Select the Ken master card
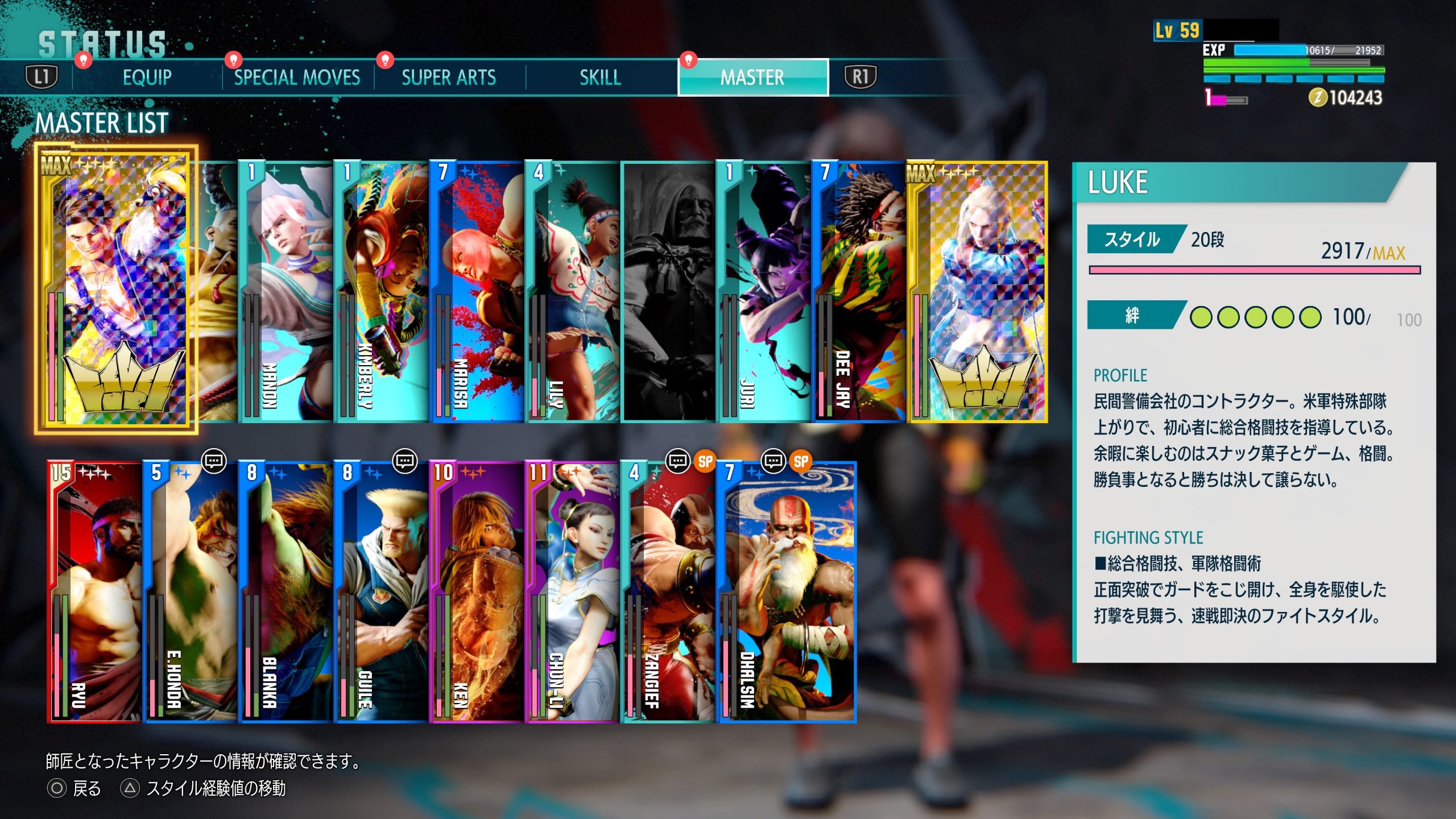The width and height of the screenshot is (1456, 819). [477, 591]
